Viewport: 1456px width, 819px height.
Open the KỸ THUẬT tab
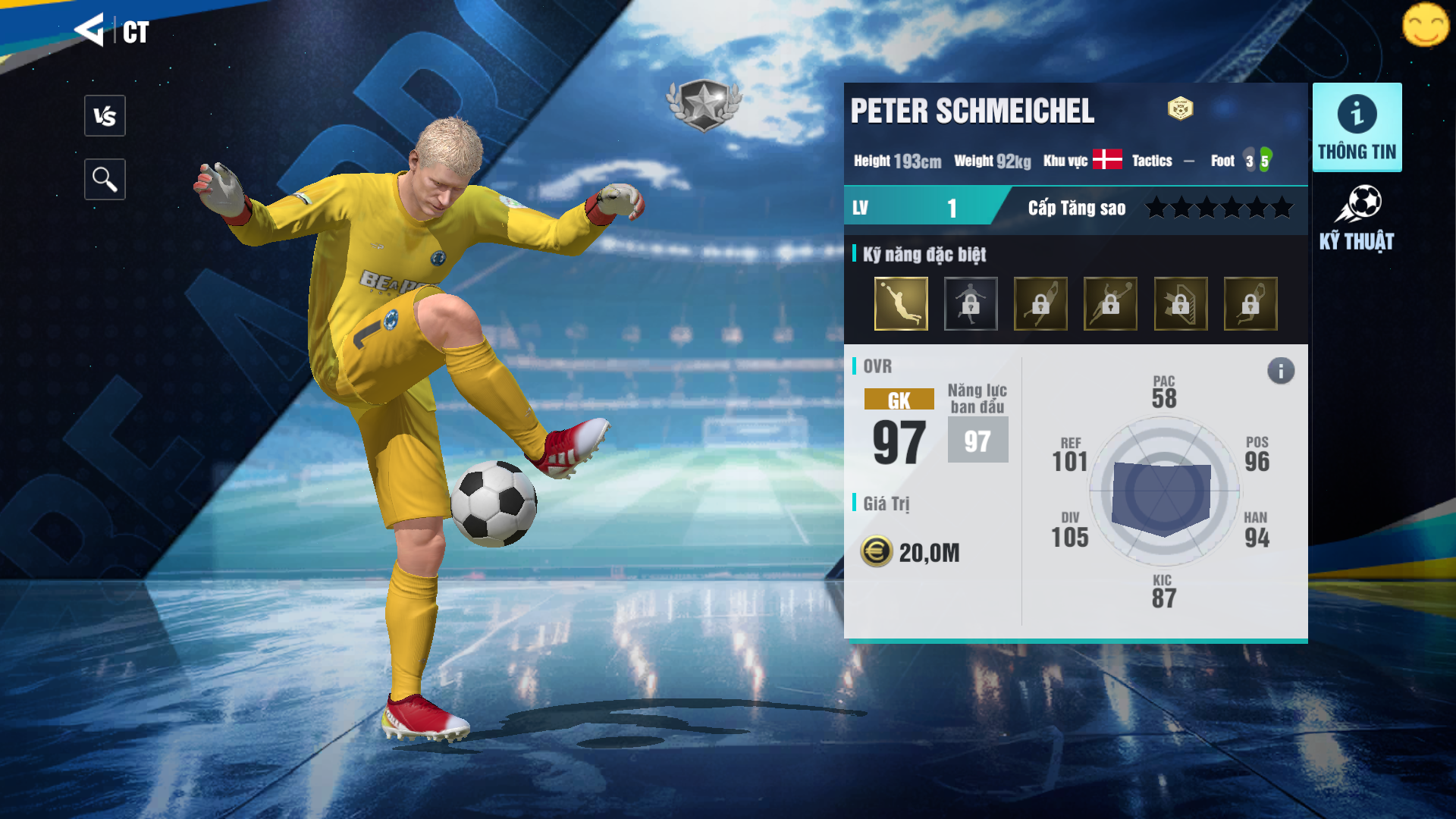point(1357,218)
